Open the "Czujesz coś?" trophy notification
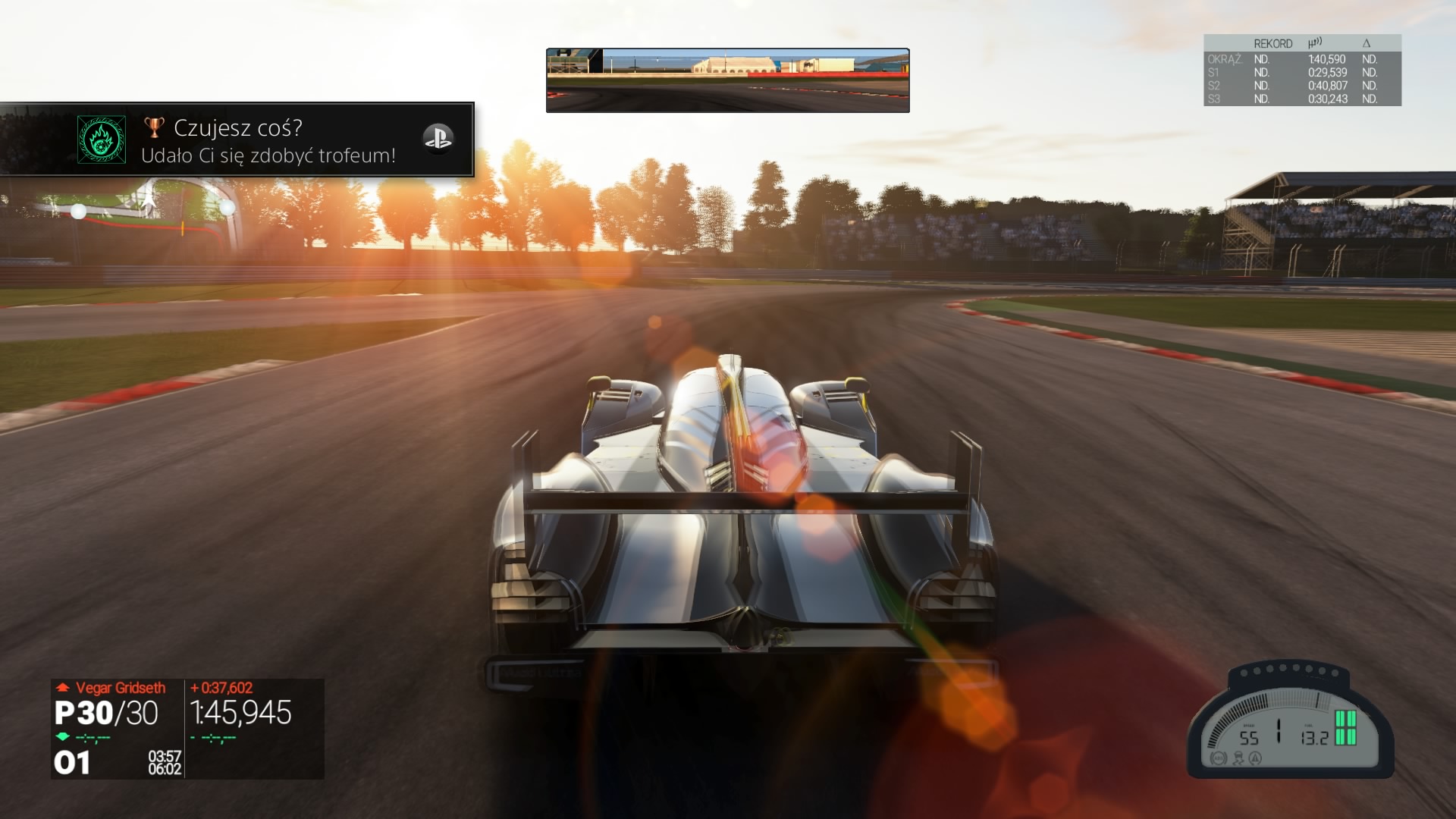 [x=268, y=140]
